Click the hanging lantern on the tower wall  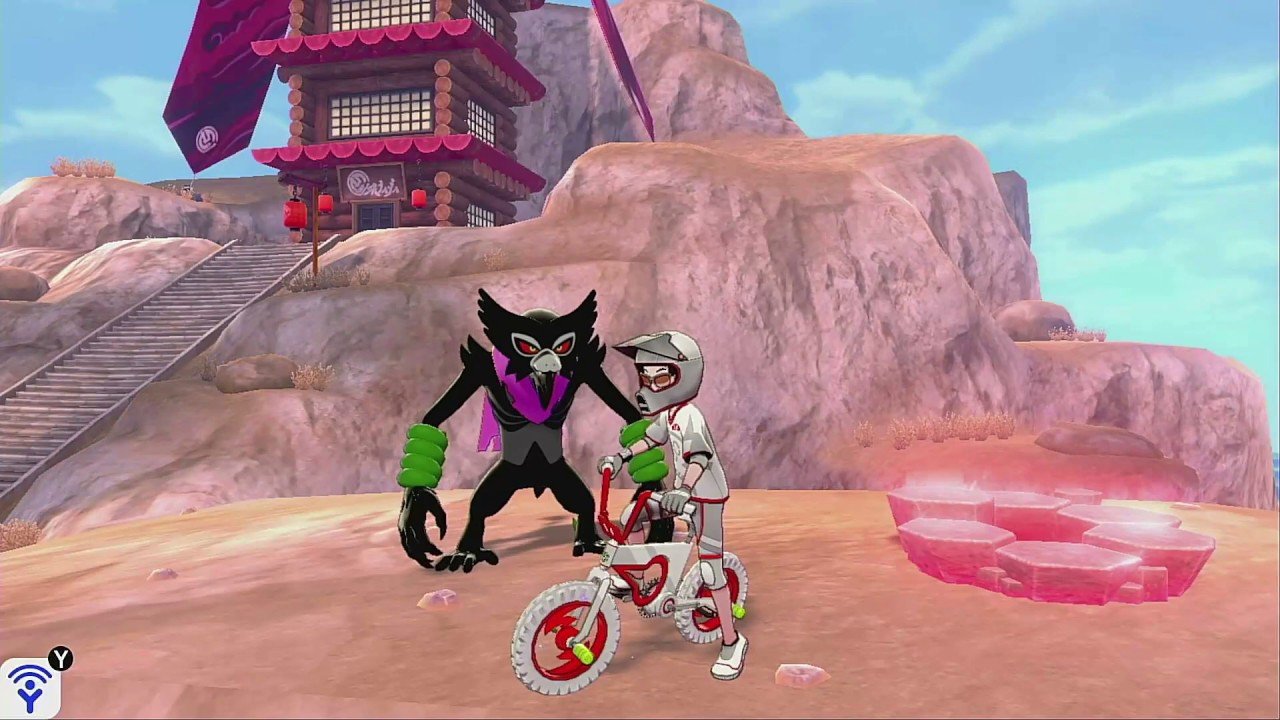326,203
